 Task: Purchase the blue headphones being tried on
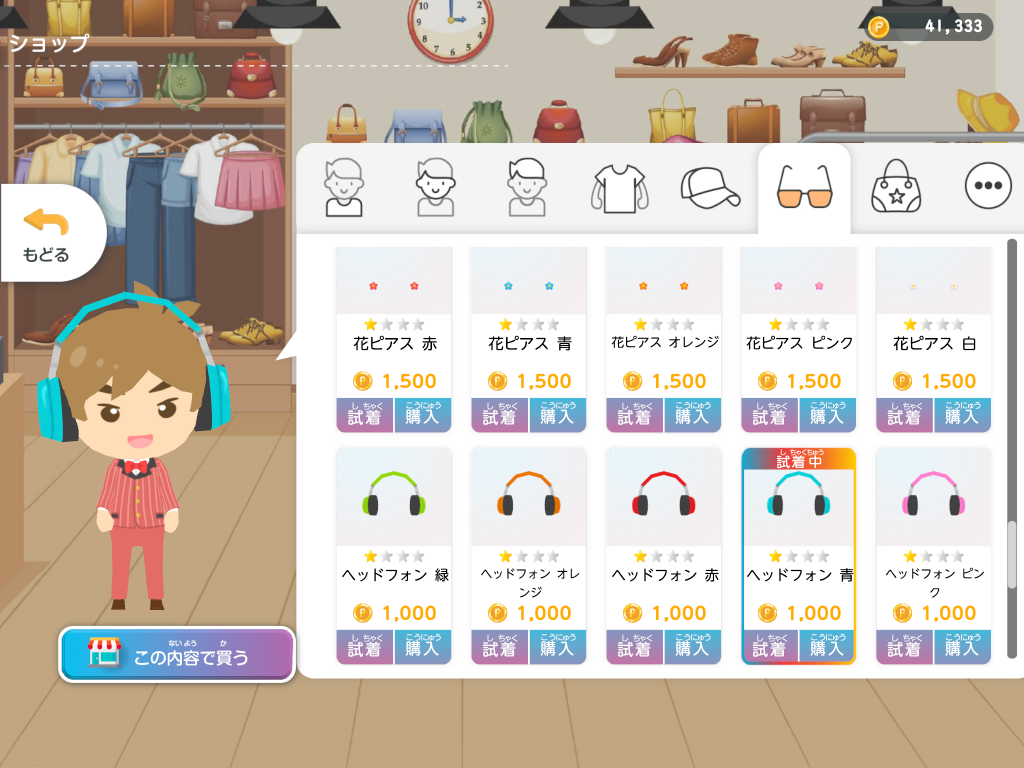(x=827, y=647)
